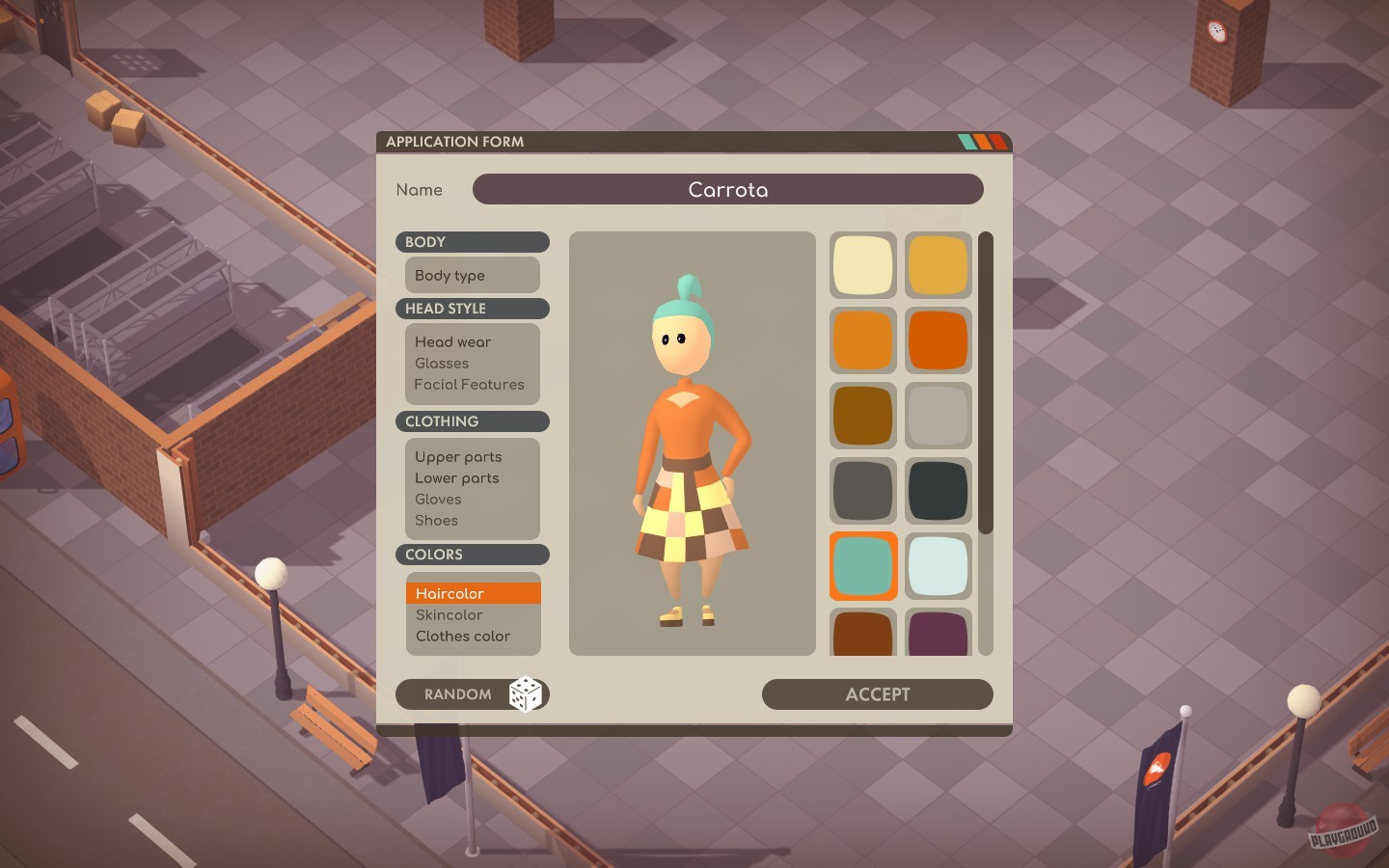Select Head wear under HEAD STYLE
This screenshot has height=868, width=1389.
452,341
